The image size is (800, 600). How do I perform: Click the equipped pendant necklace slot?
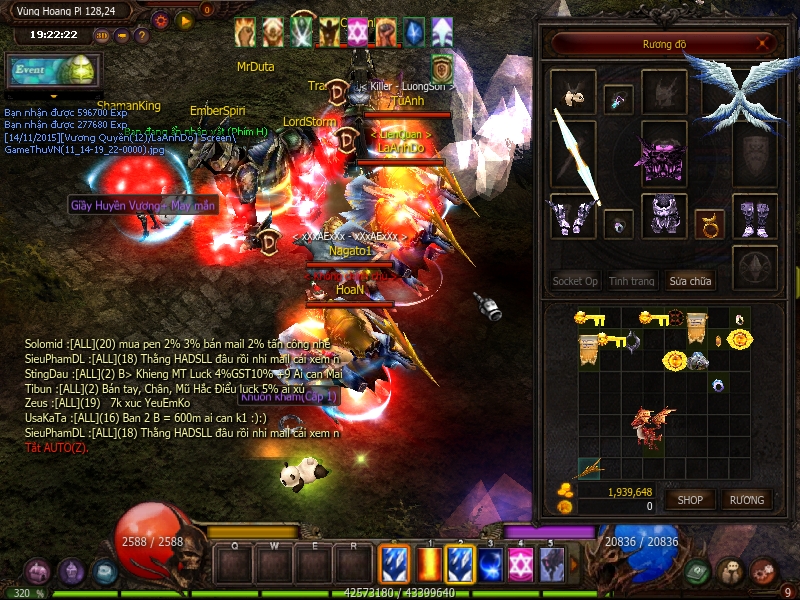618,99
